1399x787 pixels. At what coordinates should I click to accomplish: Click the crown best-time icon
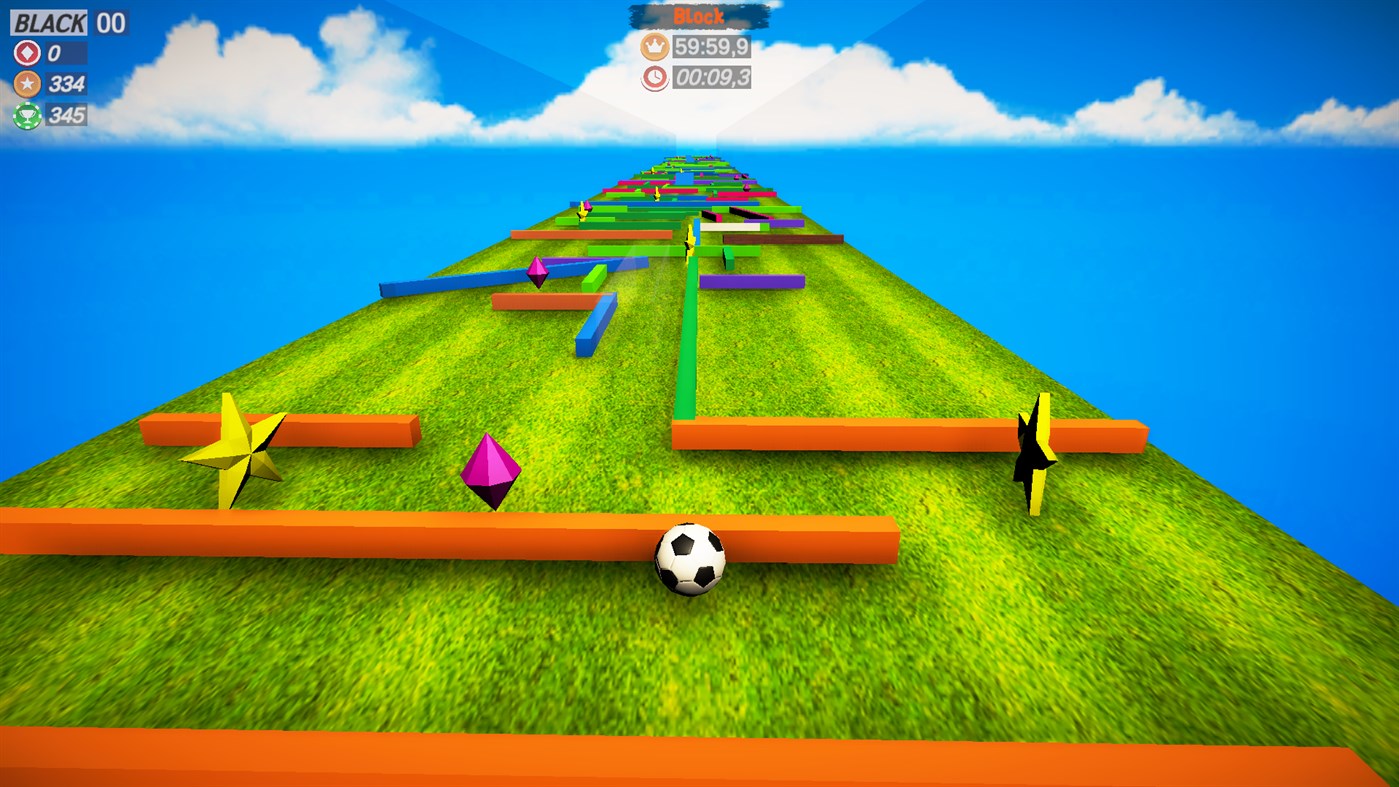[653, 45]
